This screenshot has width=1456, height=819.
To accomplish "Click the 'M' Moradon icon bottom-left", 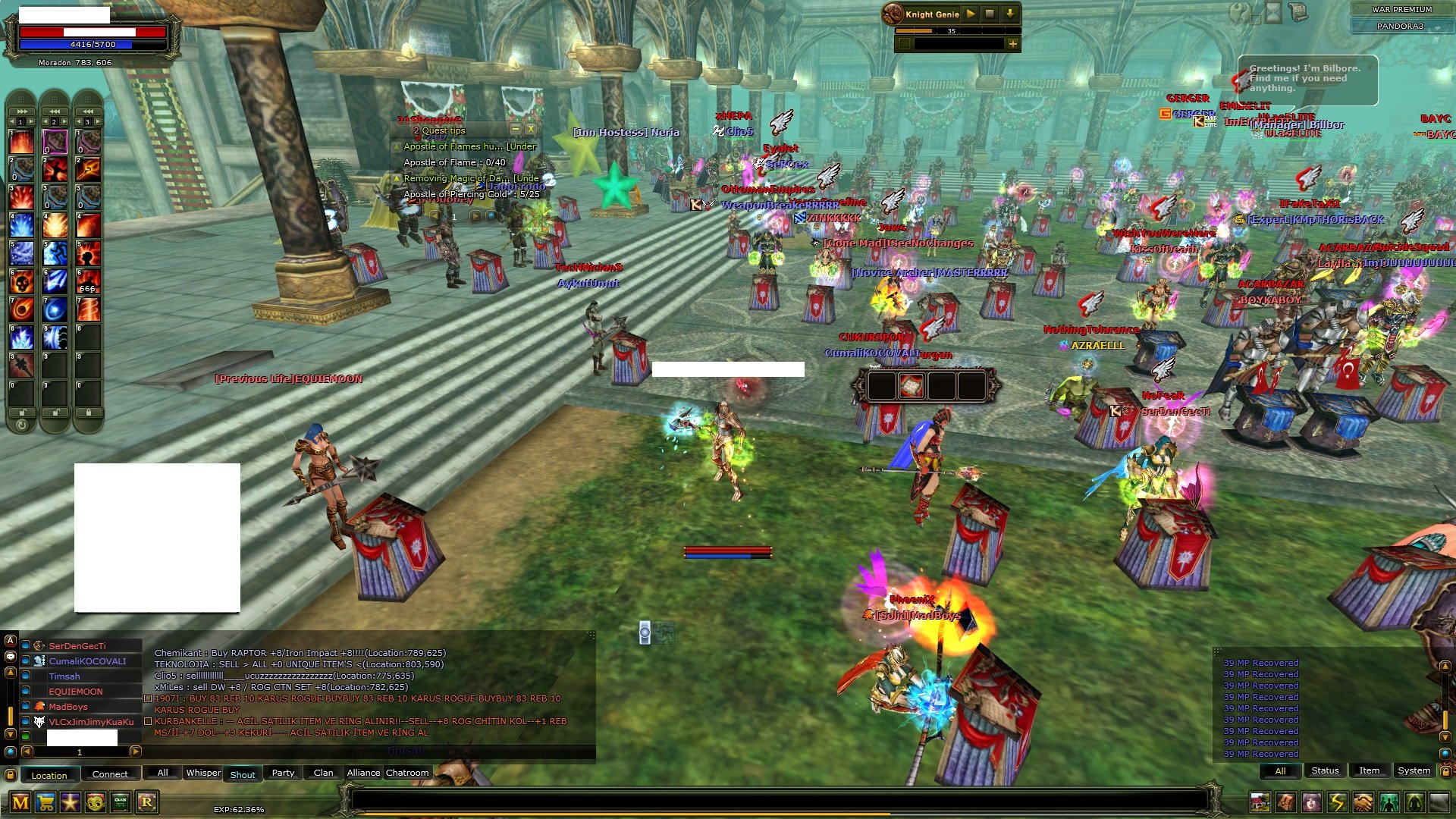I will [x=20, y=802].
